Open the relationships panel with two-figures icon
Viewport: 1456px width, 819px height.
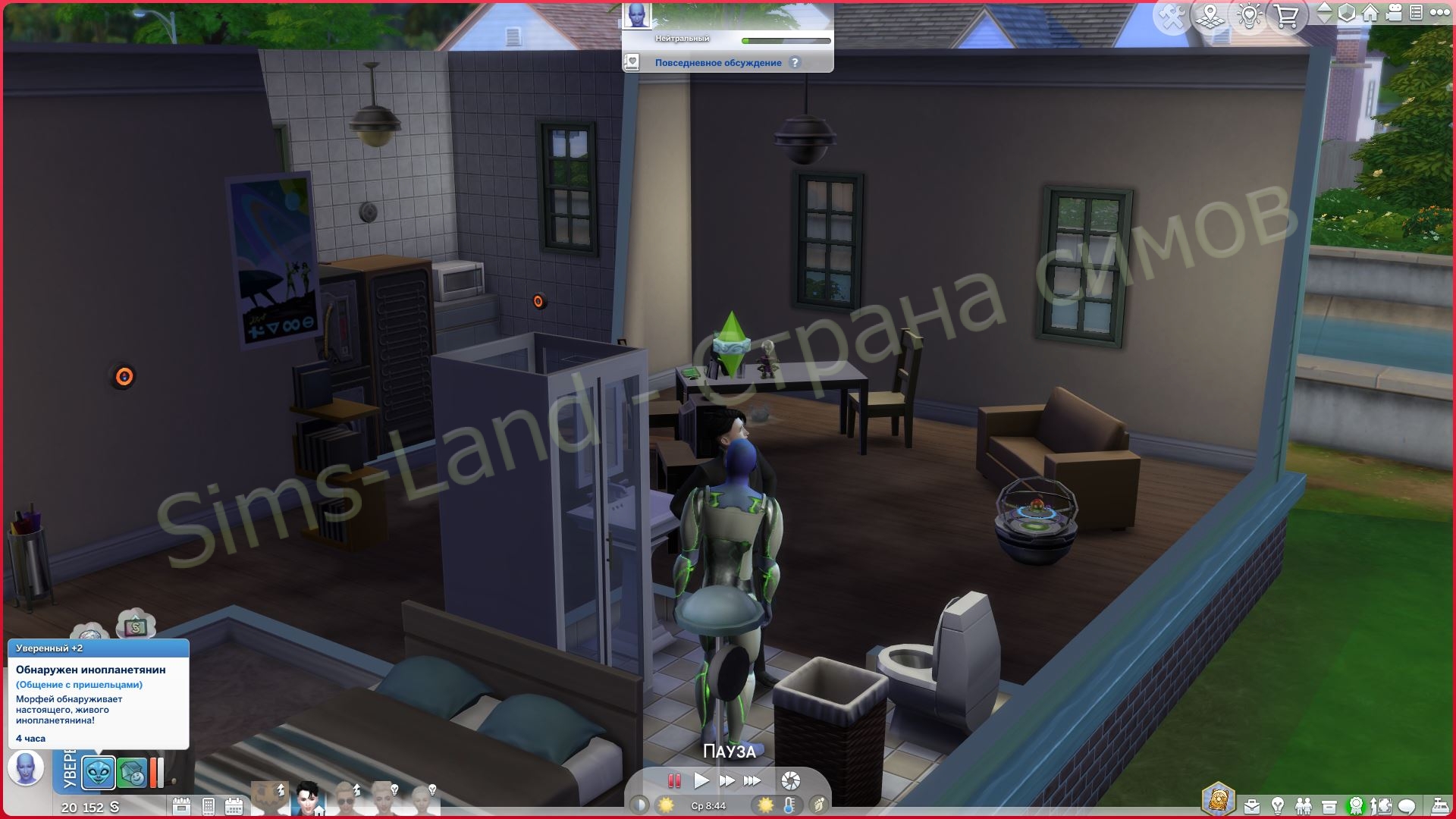[x=1304, y=805]
